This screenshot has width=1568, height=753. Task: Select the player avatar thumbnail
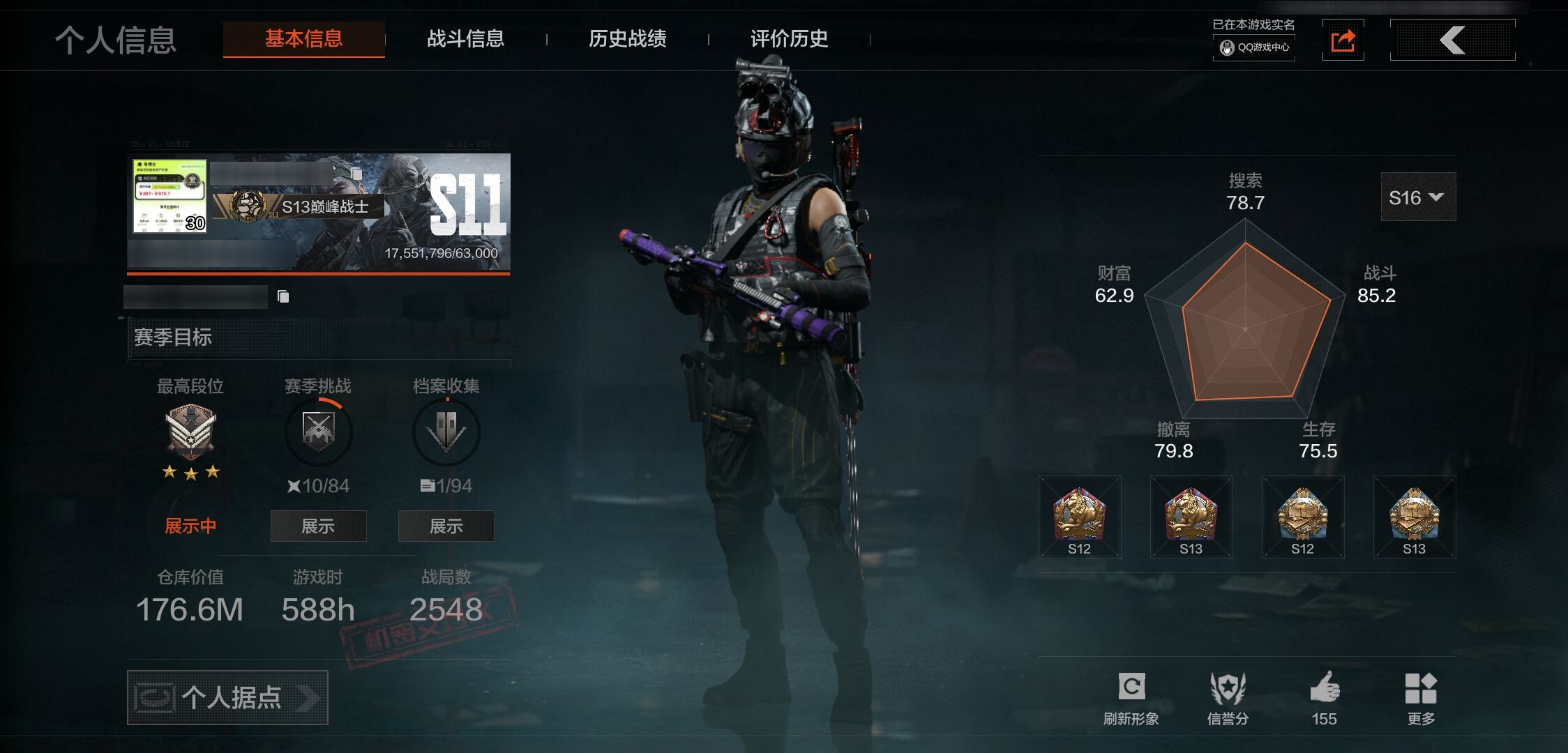[x=169, y=196]
